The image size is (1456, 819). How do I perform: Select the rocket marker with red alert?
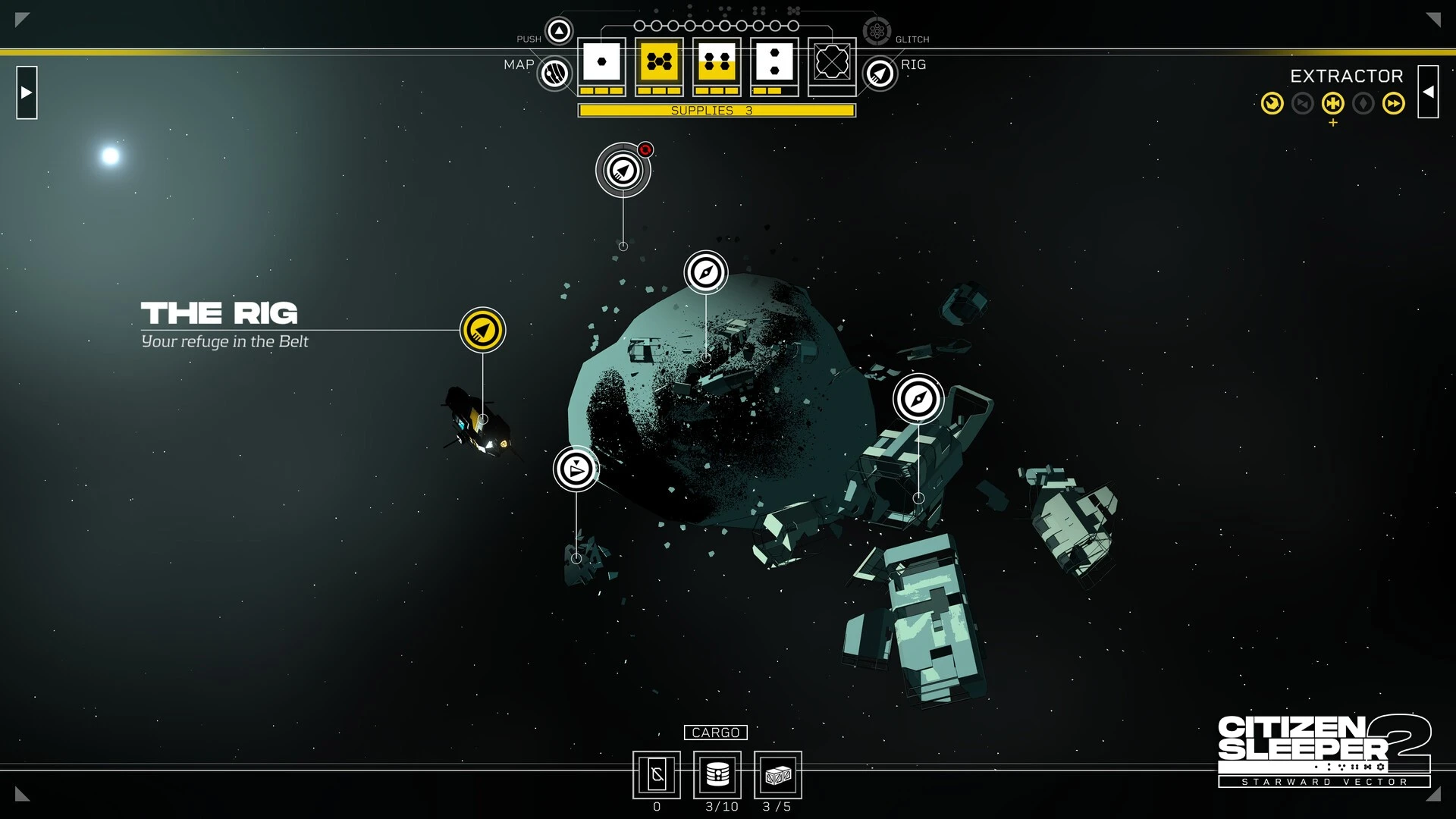[623, 170]
